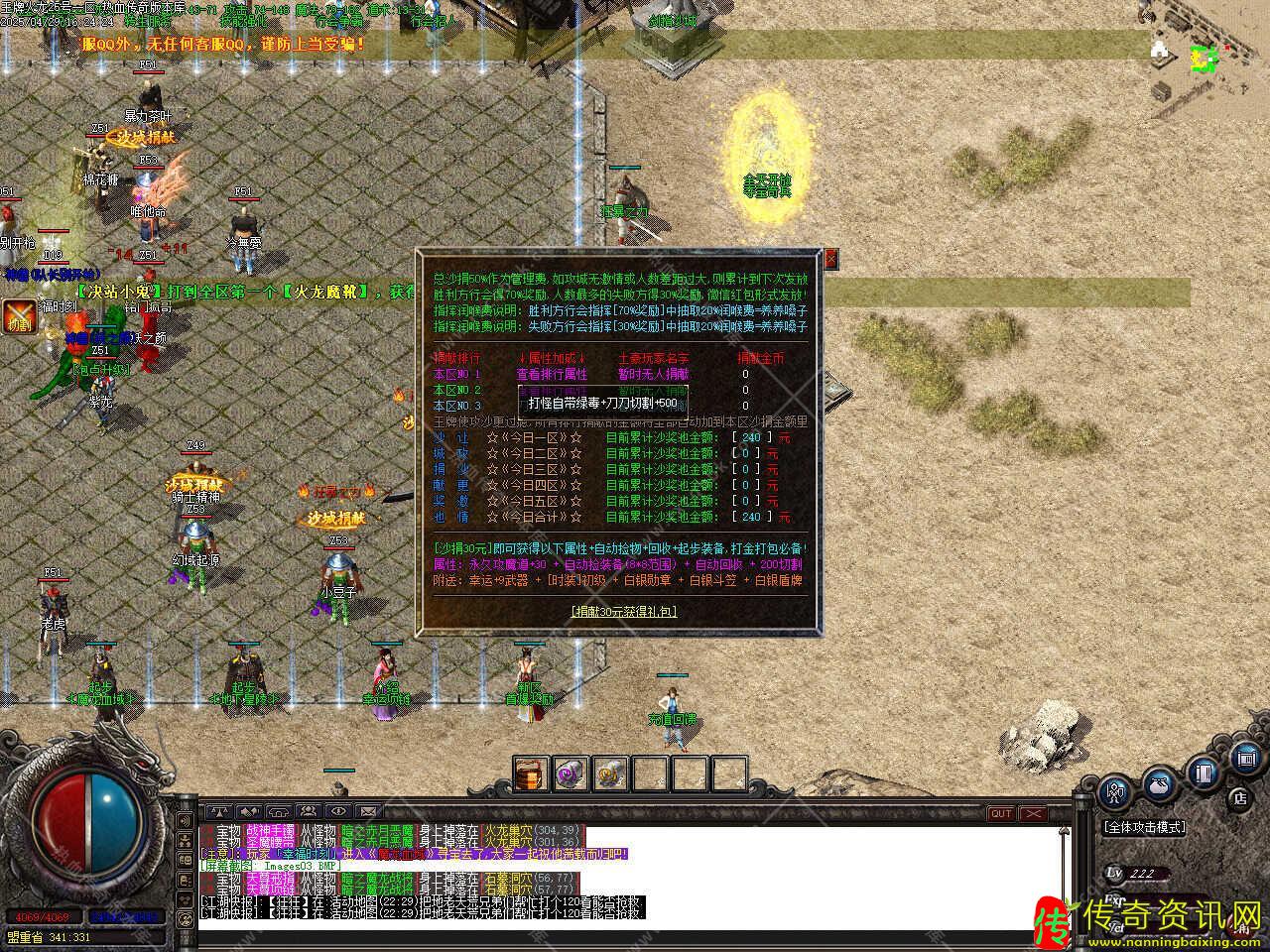Switch the 全体攻击模式 attack mode

[x=1144, y=826]
